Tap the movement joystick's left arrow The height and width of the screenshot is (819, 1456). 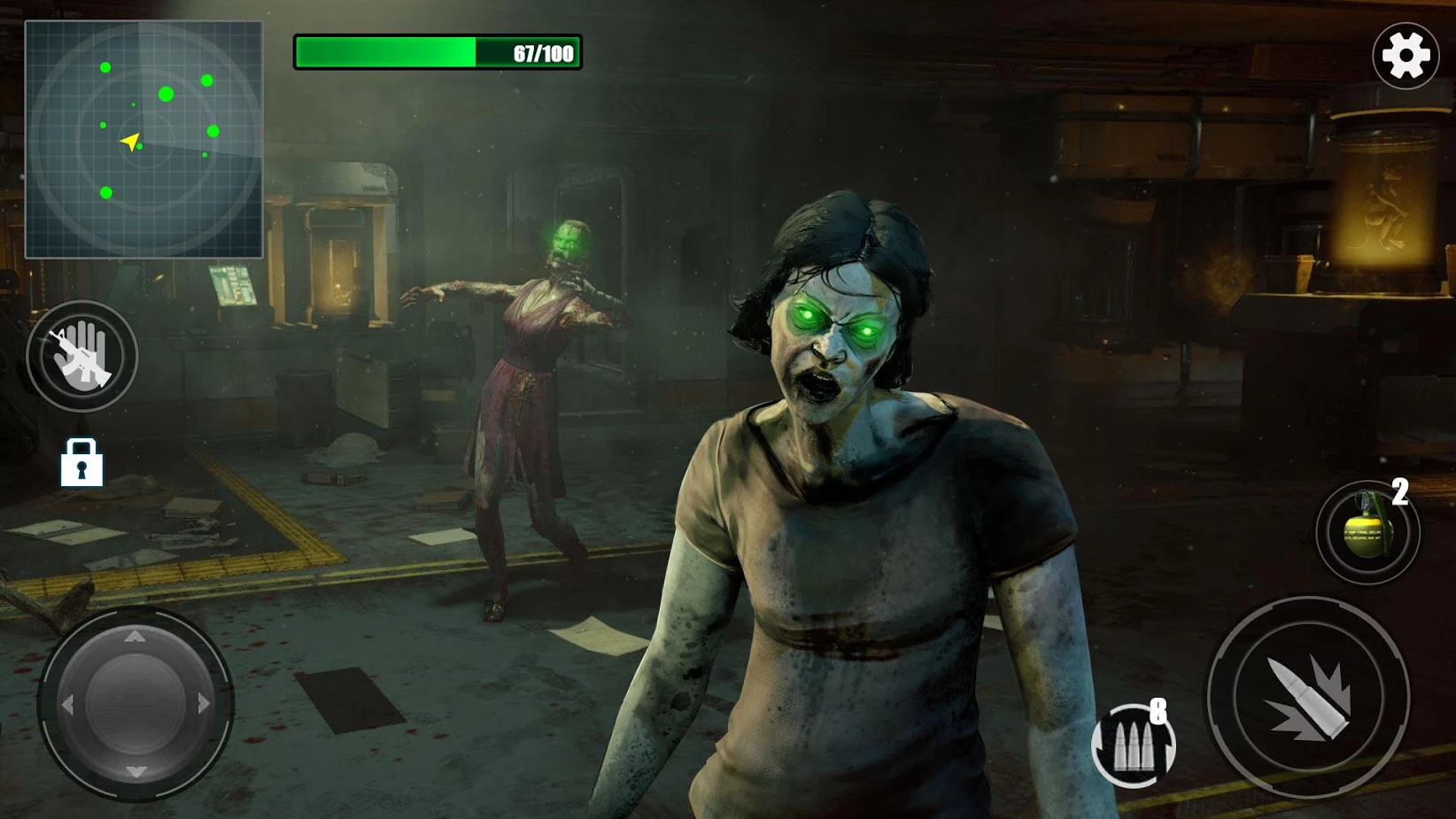click(67, 705)
